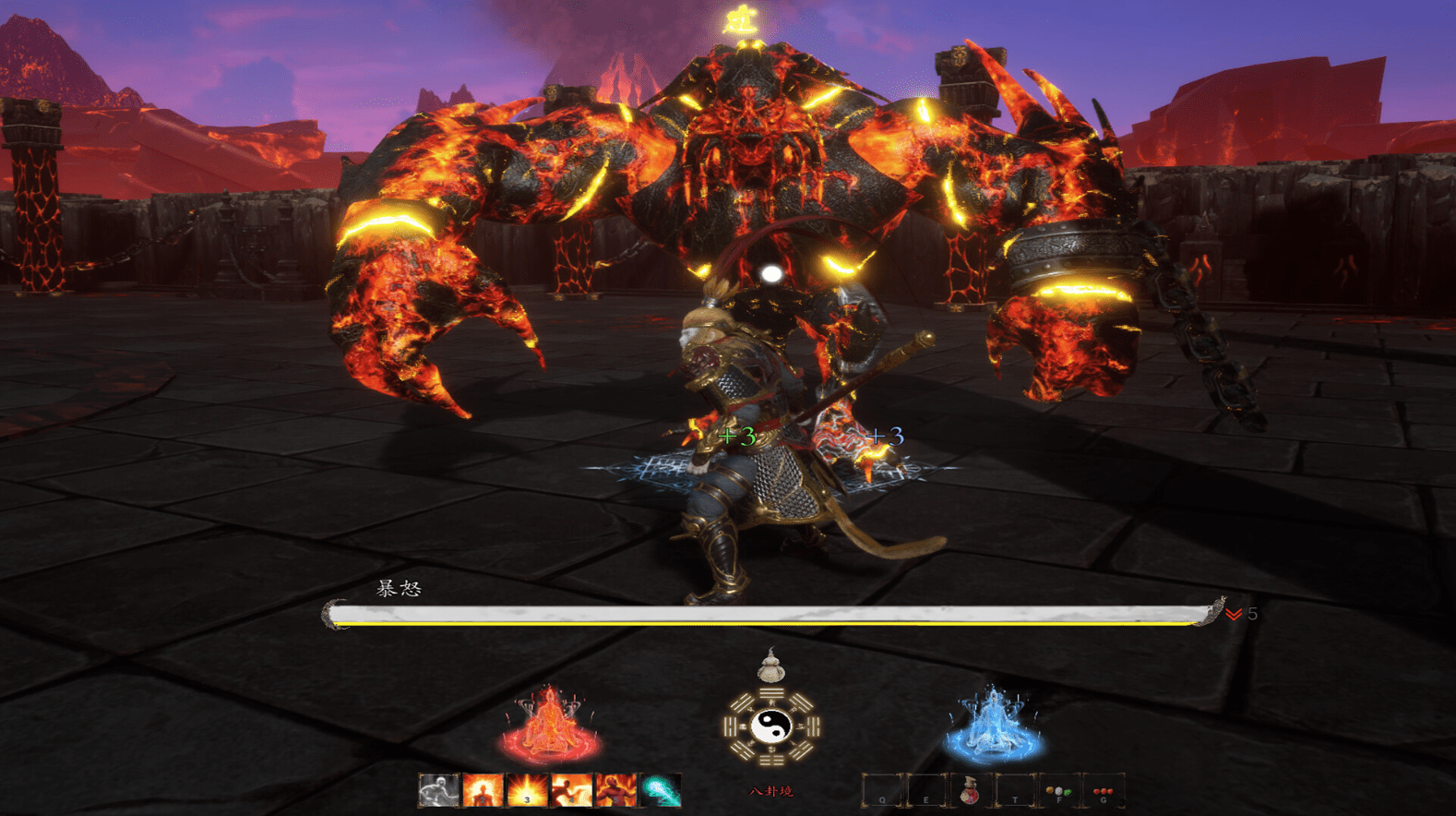This screenshot has height=816, width=1456.
Task: Select the slot with mixed colored pills
Action: point(1058,792)
